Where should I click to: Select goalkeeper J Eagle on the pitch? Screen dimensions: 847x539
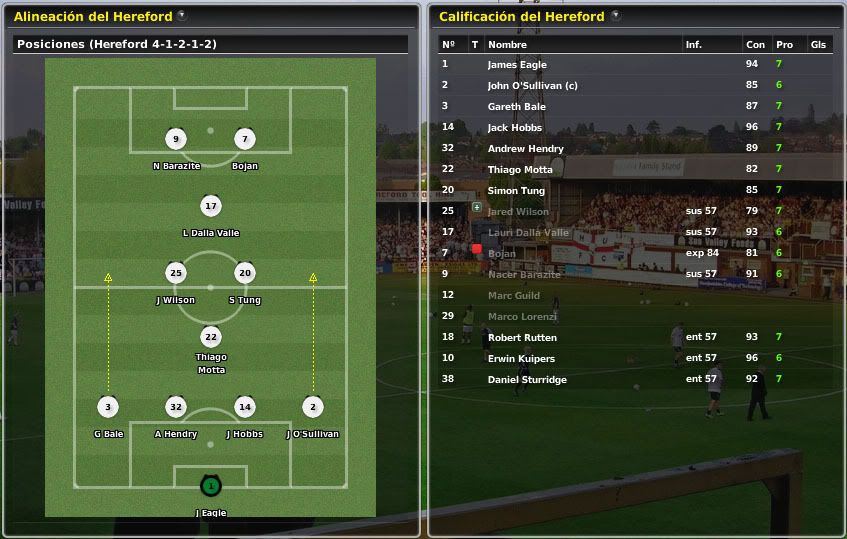pos(210,486)
